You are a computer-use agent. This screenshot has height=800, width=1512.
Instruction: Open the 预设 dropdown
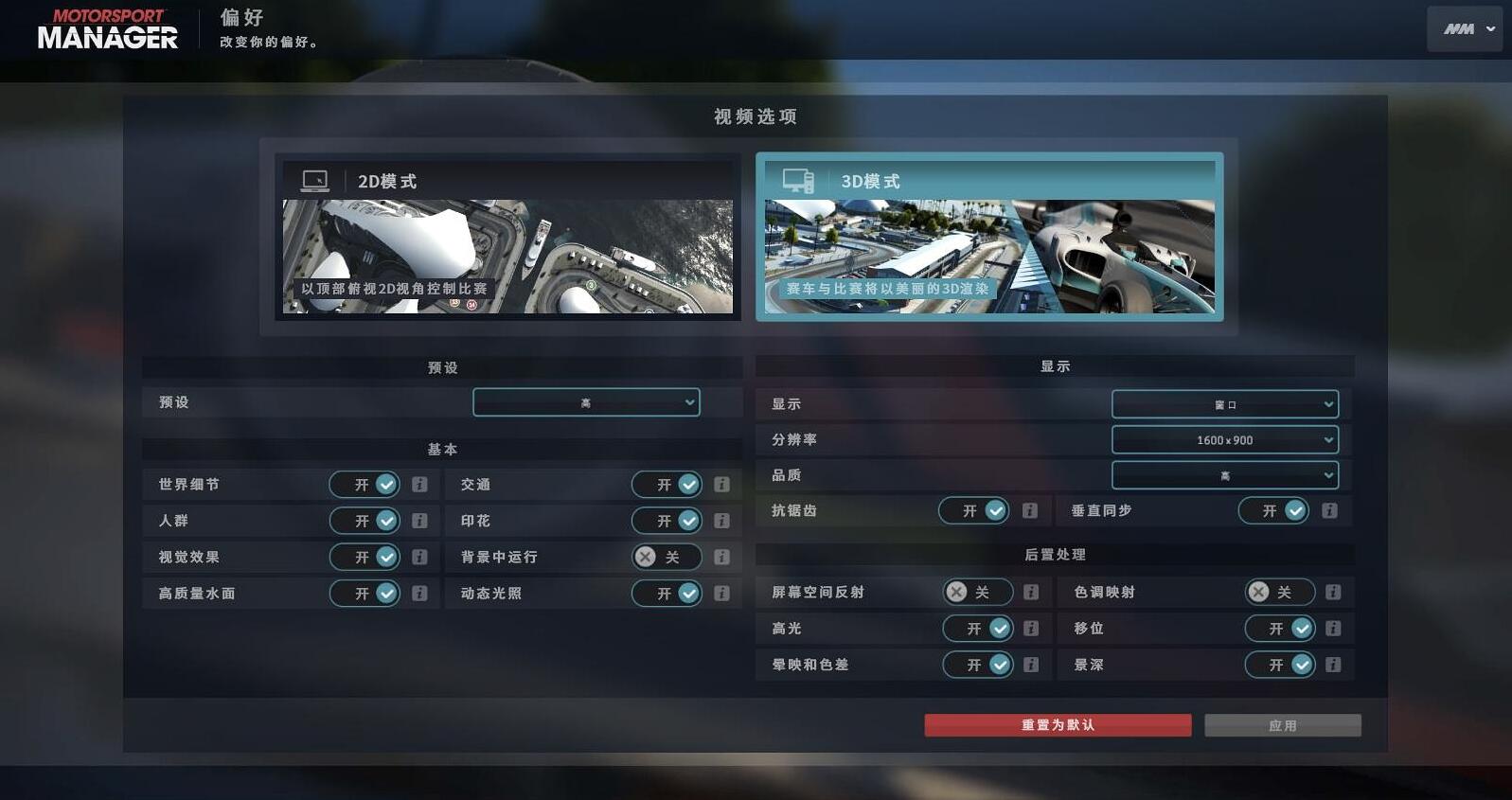pyautogui.click(x=586, y=401)
